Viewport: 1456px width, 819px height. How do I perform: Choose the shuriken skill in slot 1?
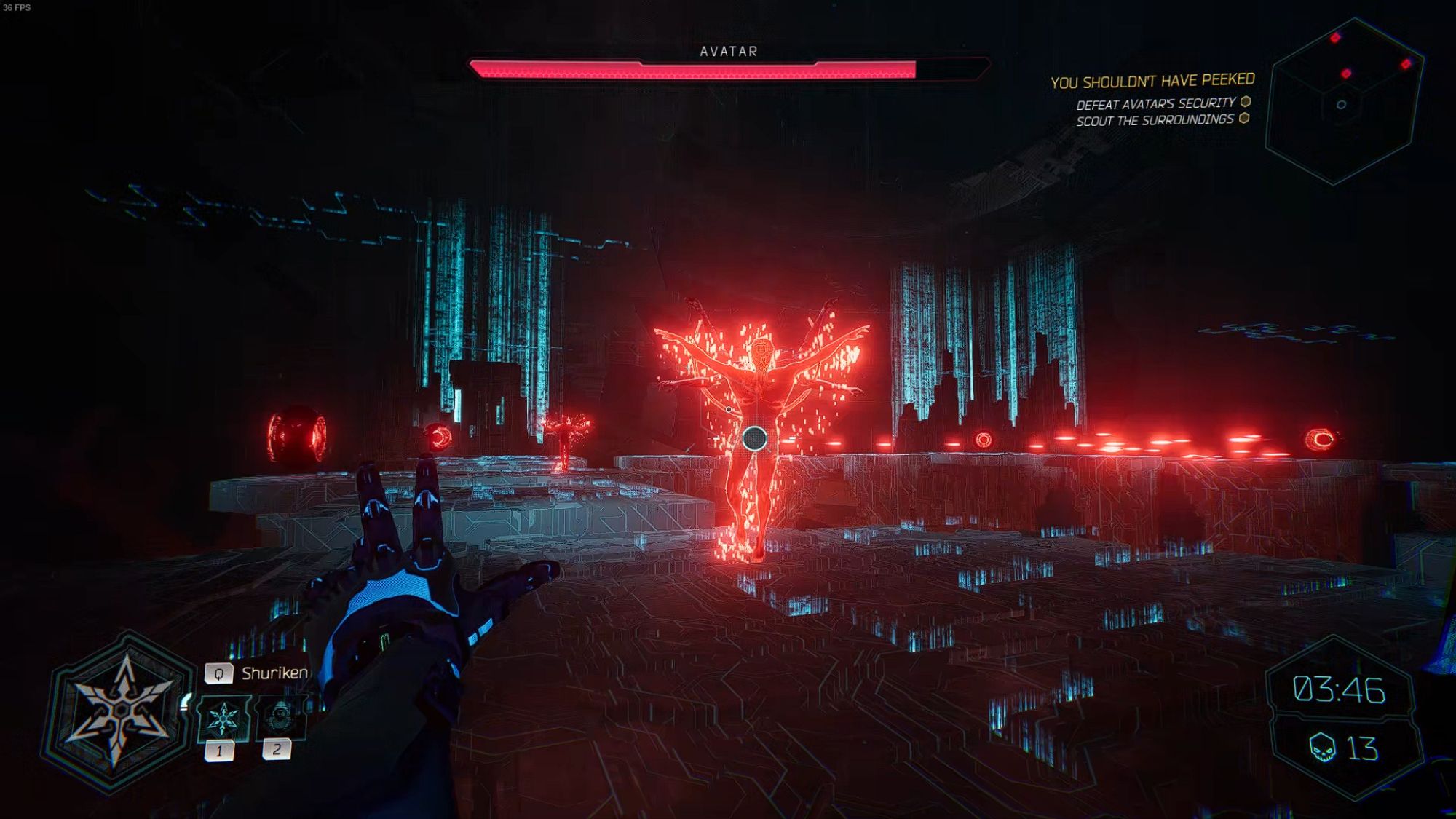(223, 719)
